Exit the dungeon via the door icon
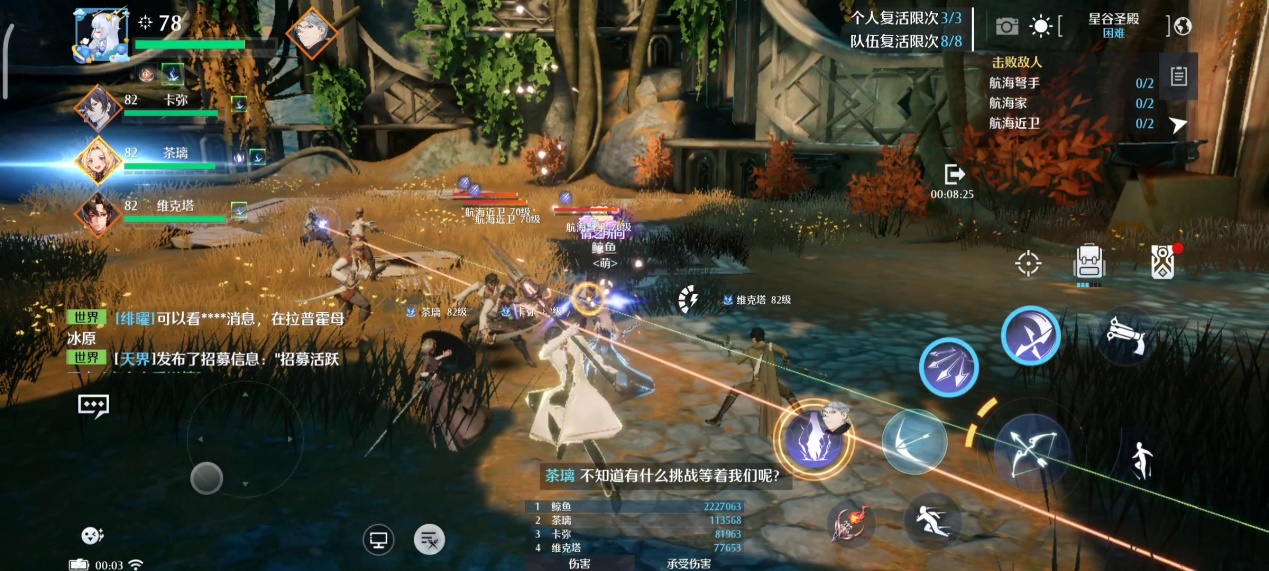Viewport: 1269px width, 571px height. point(953,174)
